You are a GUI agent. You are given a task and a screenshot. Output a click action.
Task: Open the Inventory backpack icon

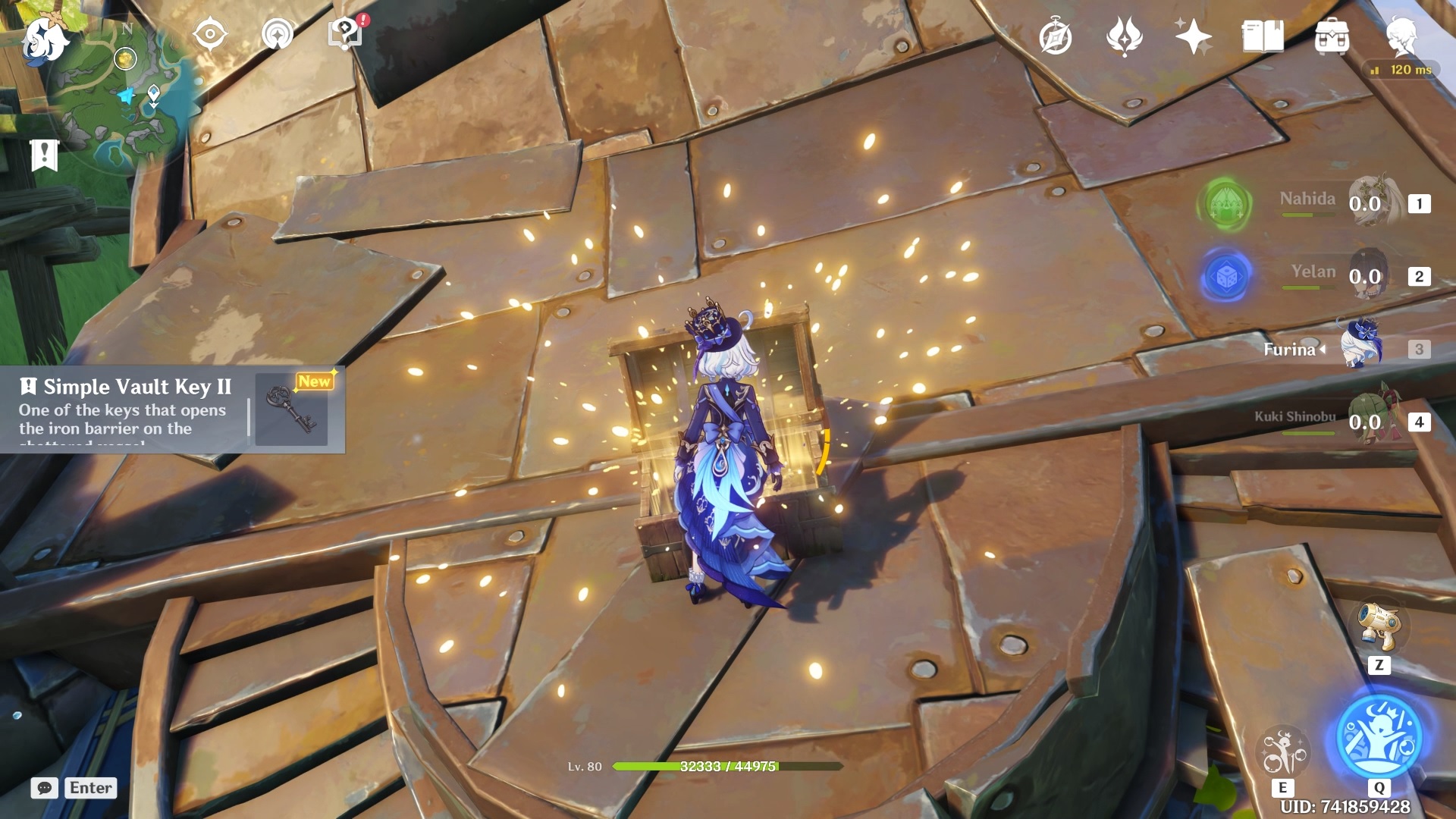(x=1332, y=37)
